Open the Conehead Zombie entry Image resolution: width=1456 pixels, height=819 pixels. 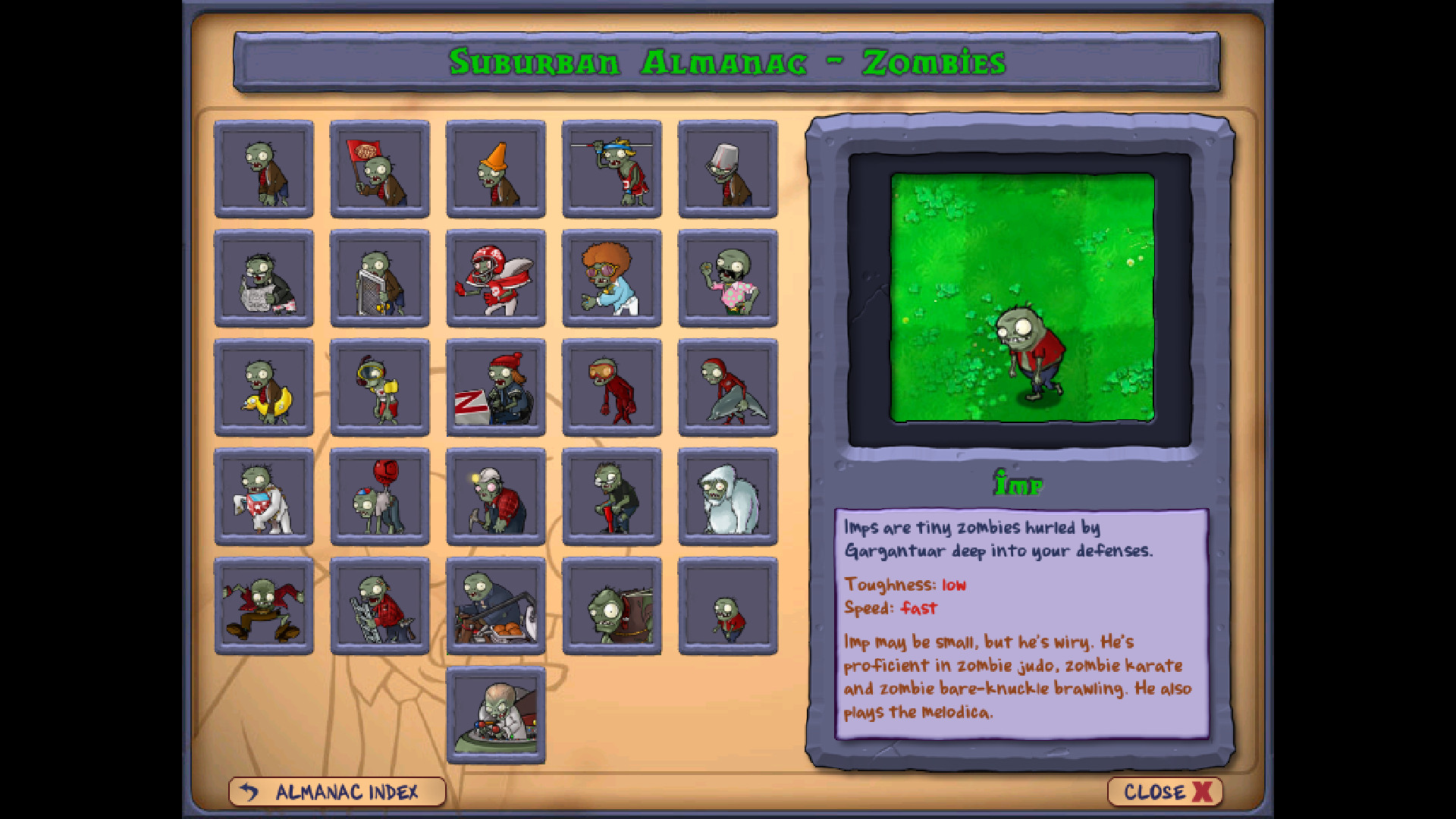497,168
